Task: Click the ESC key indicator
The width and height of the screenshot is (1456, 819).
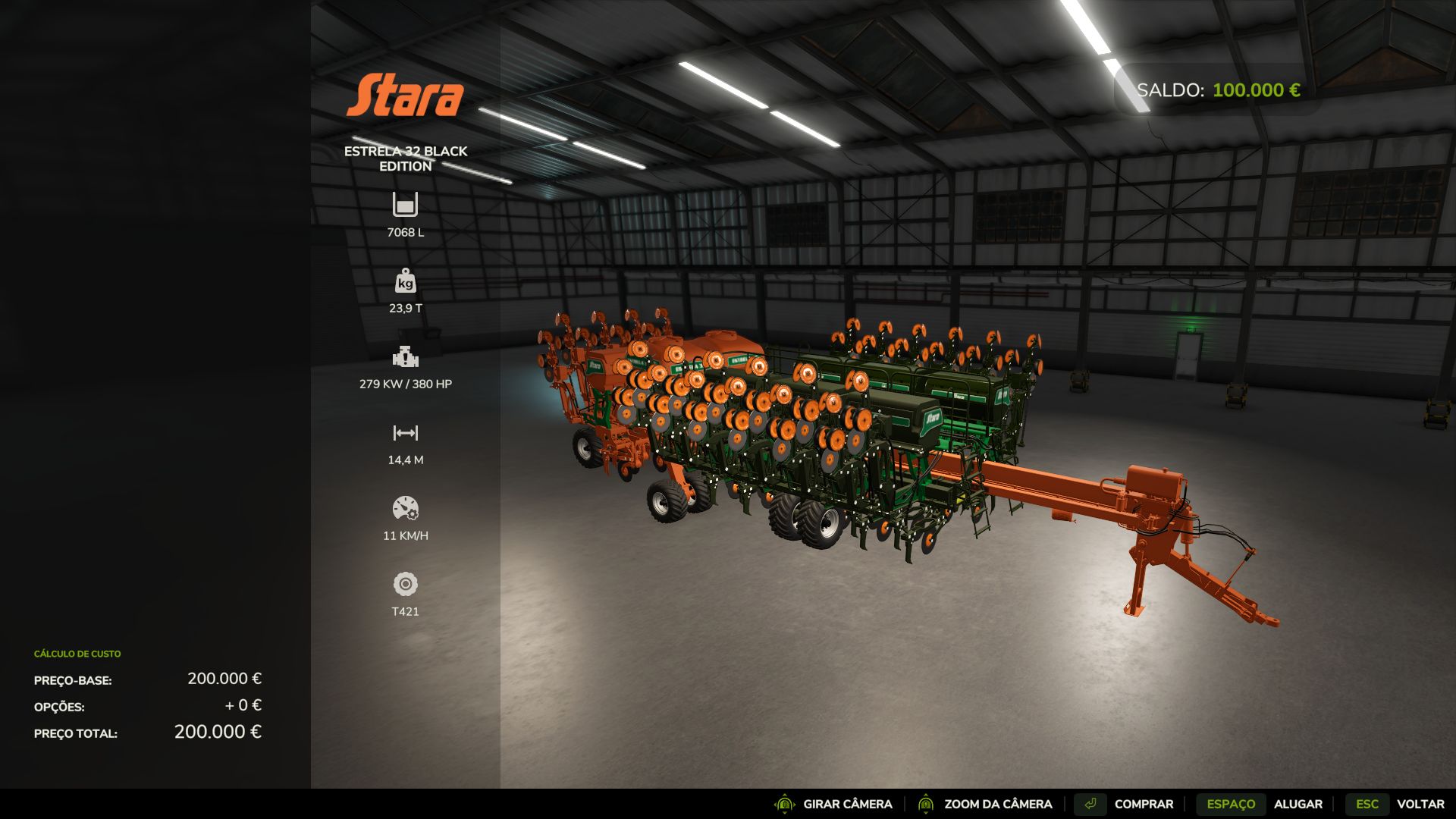Action: click(x=1367, y=804)
